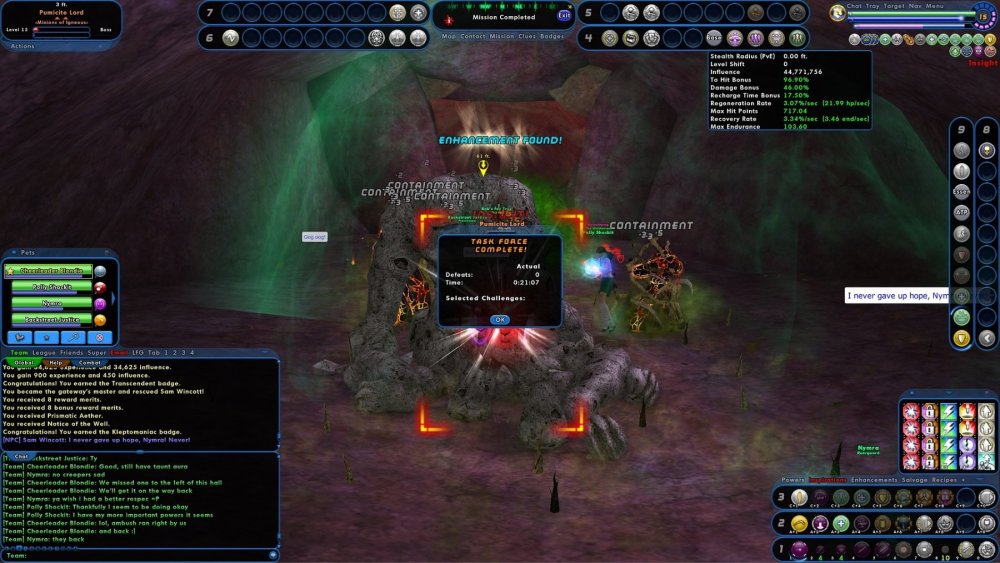The width and height of the screenshot is (1000, 563).
Task: Select the Combat chat tab
Action: pyautogui.click(x=90, y=363)
